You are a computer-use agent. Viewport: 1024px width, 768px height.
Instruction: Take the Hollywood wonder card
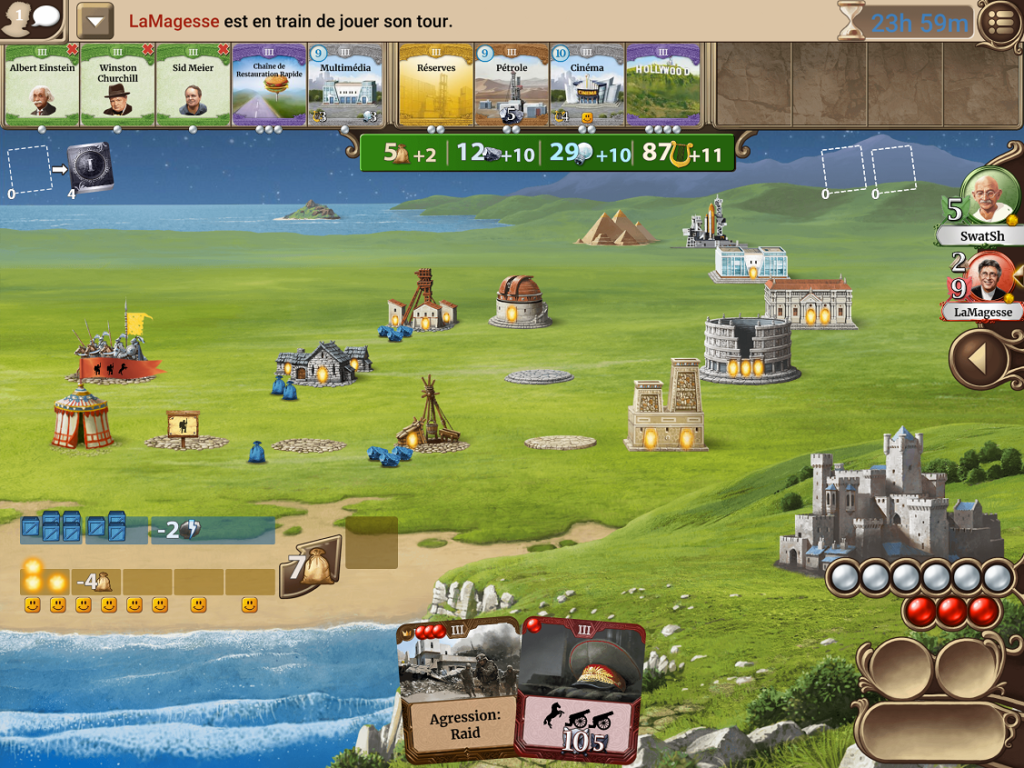pyautogui.click(x=663, y=86)
